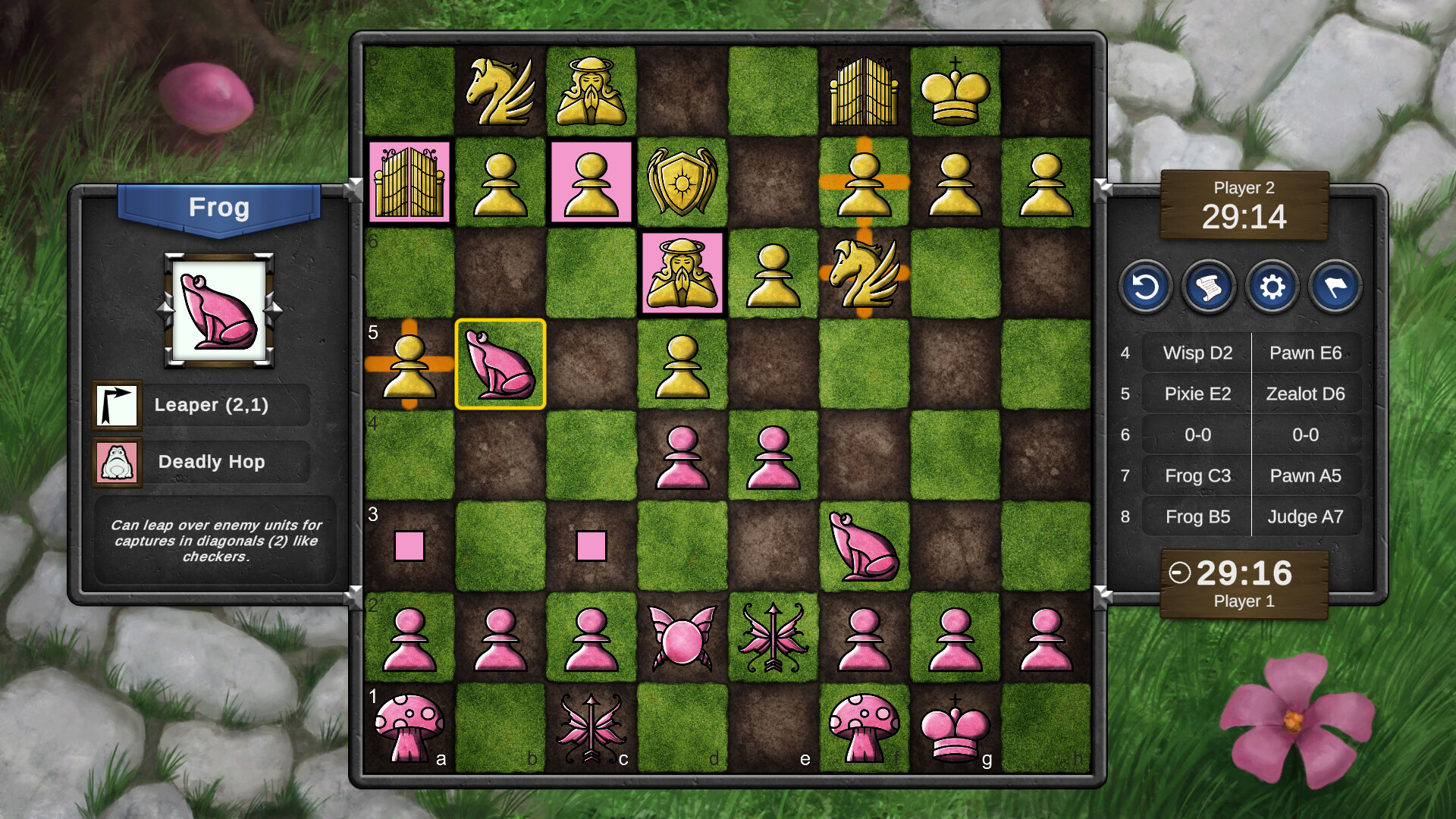This screenshot has height=819, width=1456.
Task: Select the yellow gate piece on f8
Action: (x=864, y=91)
